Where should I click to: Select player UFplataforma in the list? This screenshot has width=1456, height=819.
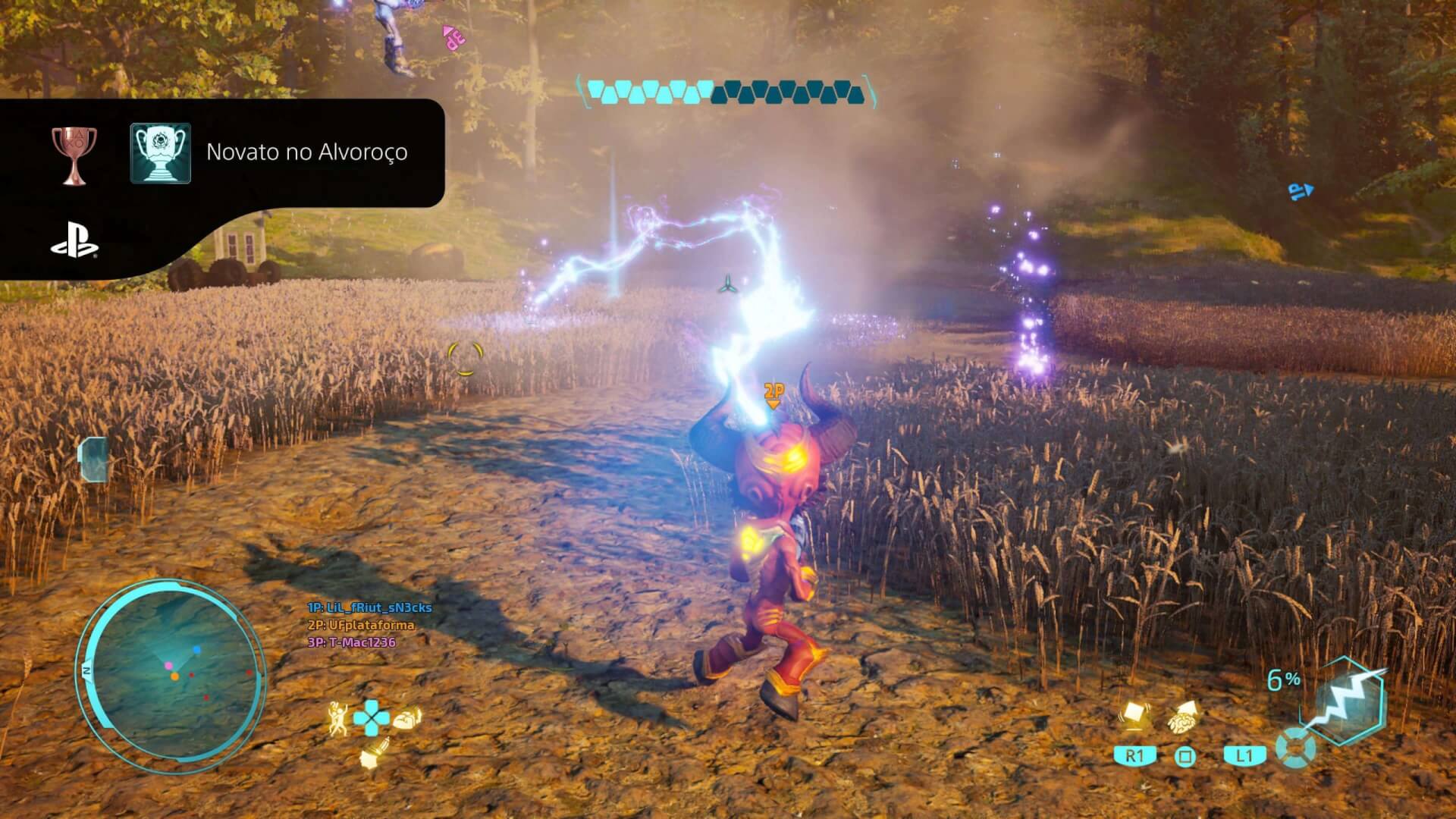click(361, 625)
